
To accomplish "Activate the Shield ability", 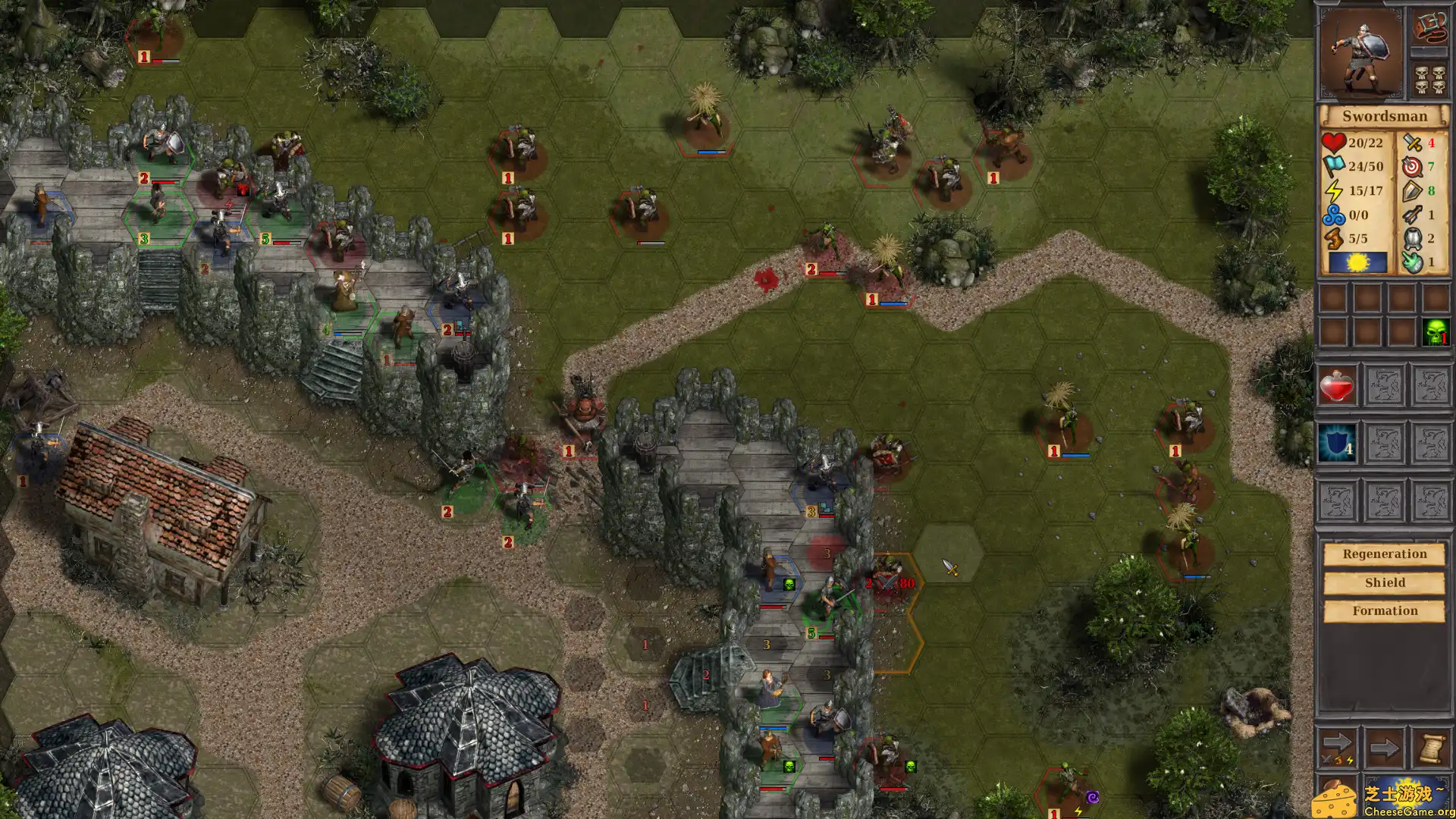I will (x=1385, y=582).
